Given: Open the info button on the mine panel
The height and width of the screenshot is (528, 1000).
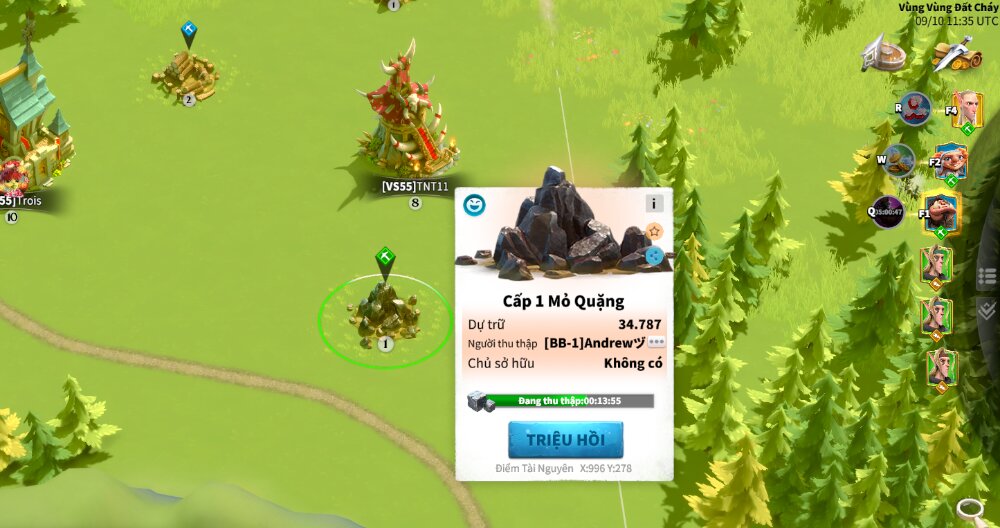Looking at the screenshot, I should point(654,203).
